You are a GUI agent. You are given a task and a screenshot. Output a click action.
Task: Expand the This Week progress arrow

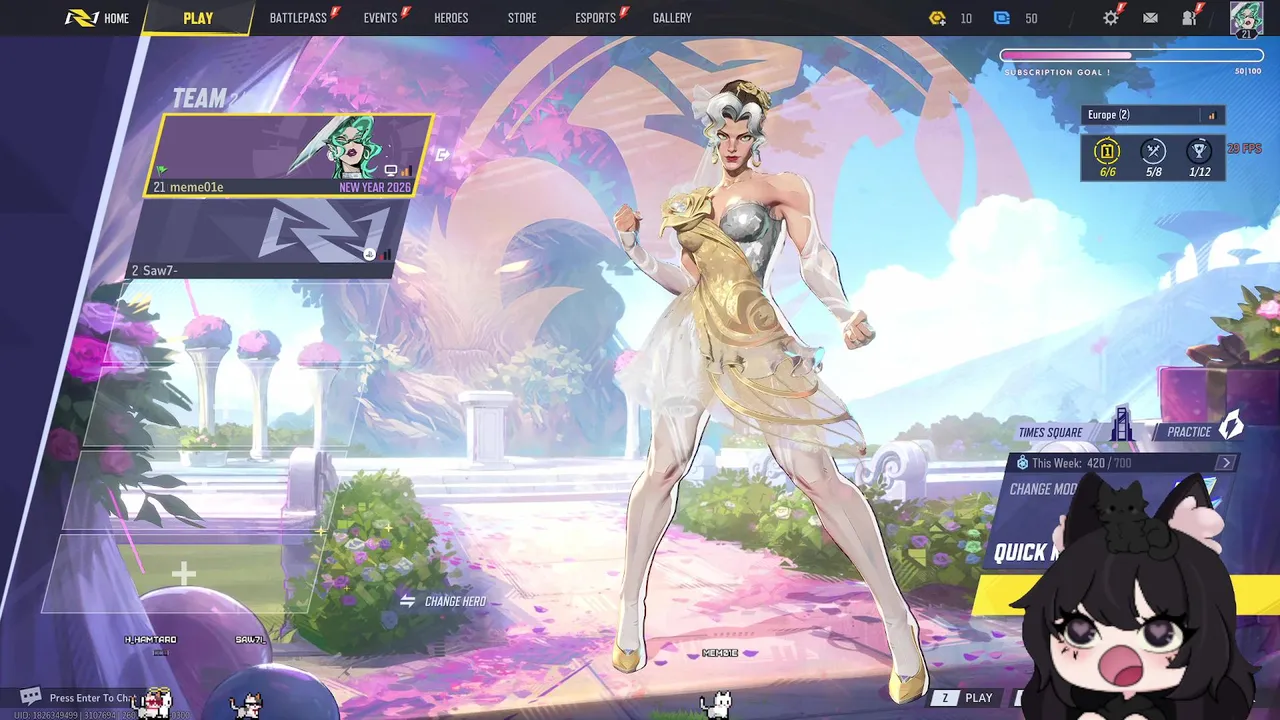pyautogui.click(x=1226, y=463)
